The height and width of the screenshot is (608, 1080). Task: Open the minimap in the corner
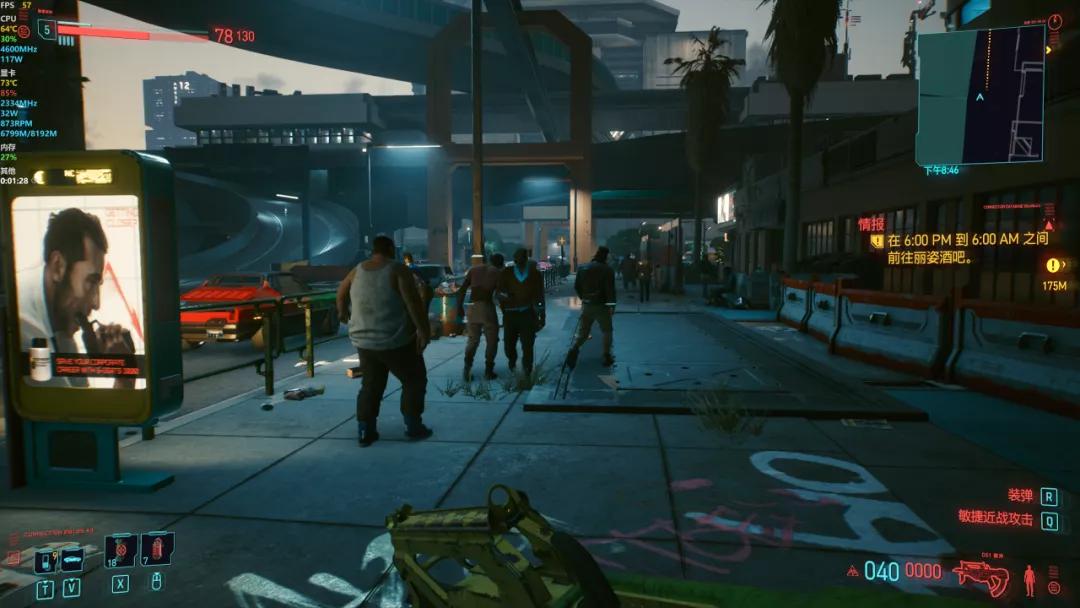980,95
